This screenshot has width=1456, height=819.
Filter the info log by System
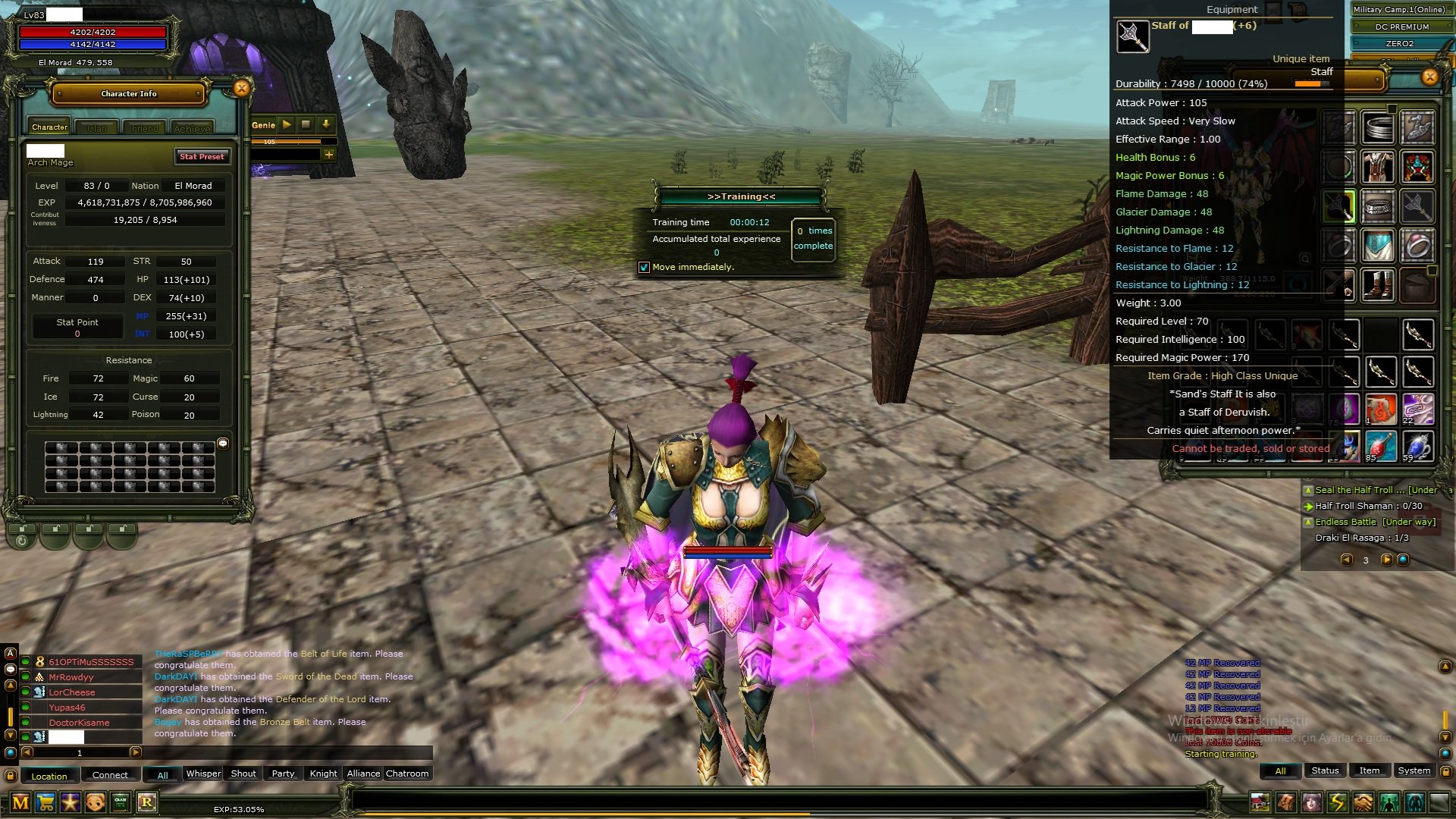(x=1414, y=770)
